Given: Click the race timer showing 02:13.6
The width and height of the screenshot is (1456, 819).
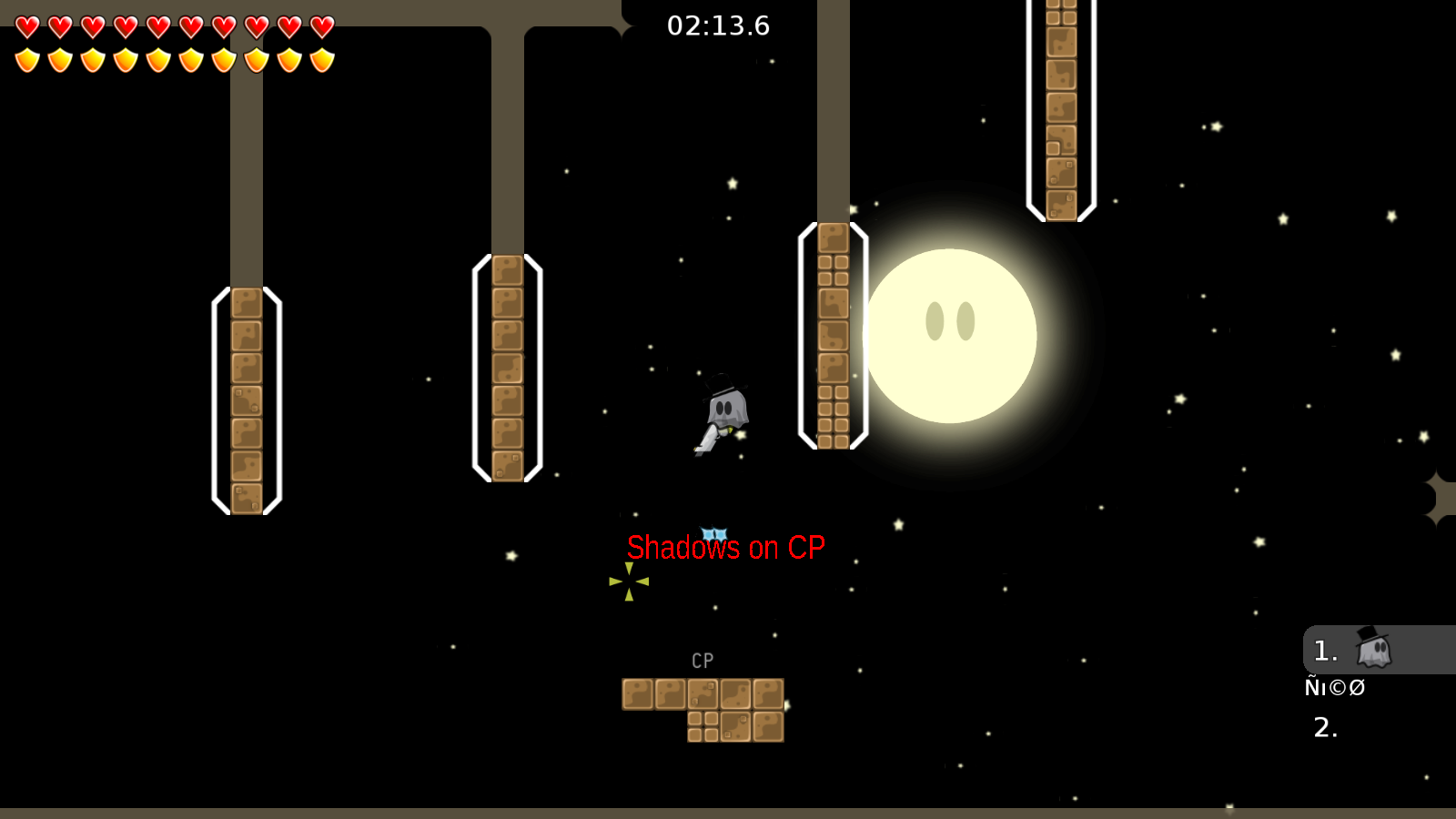Looking at the screenshot, I should [718, 26].
